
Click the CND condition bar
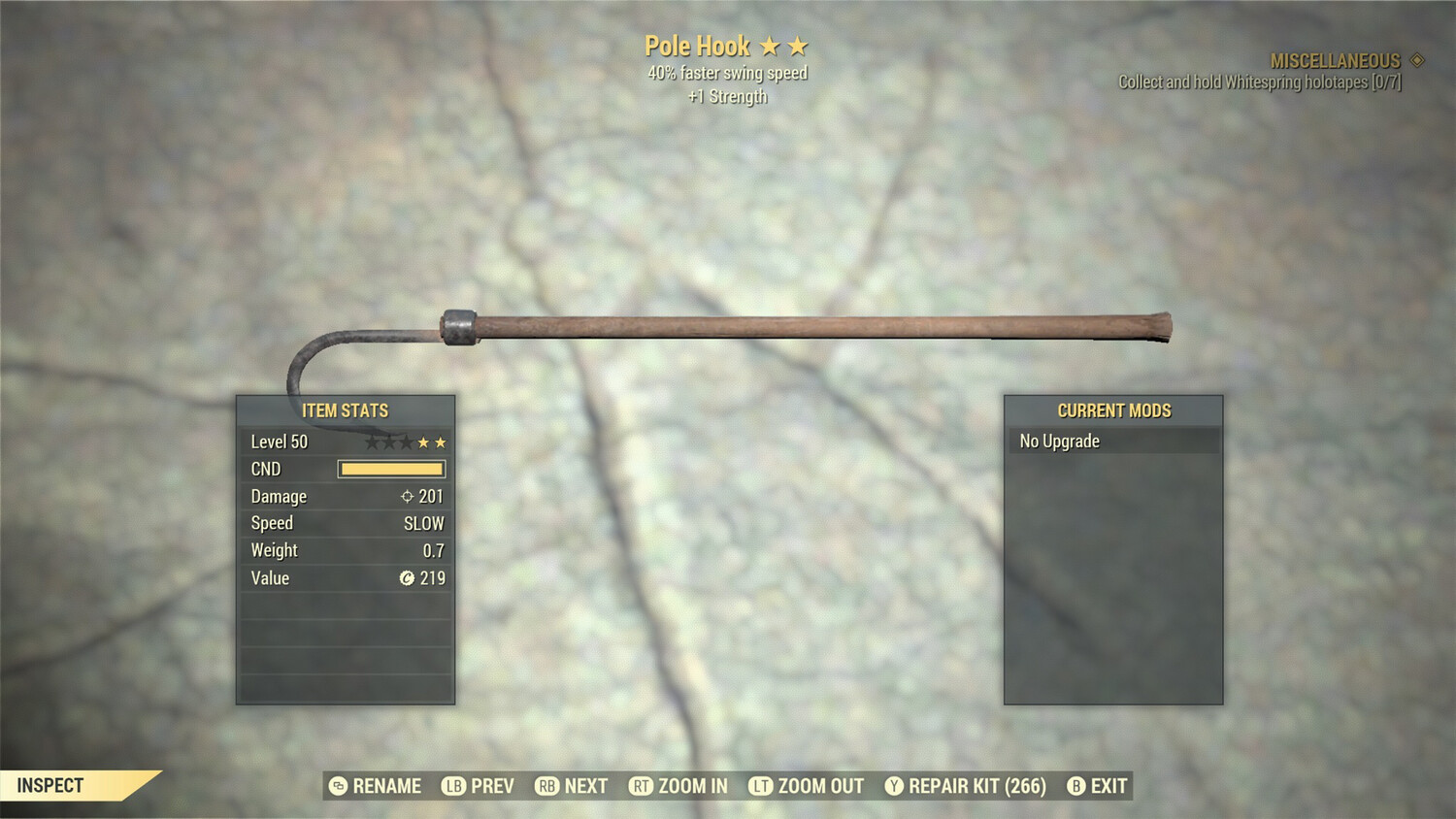click(x=392, y=469)
